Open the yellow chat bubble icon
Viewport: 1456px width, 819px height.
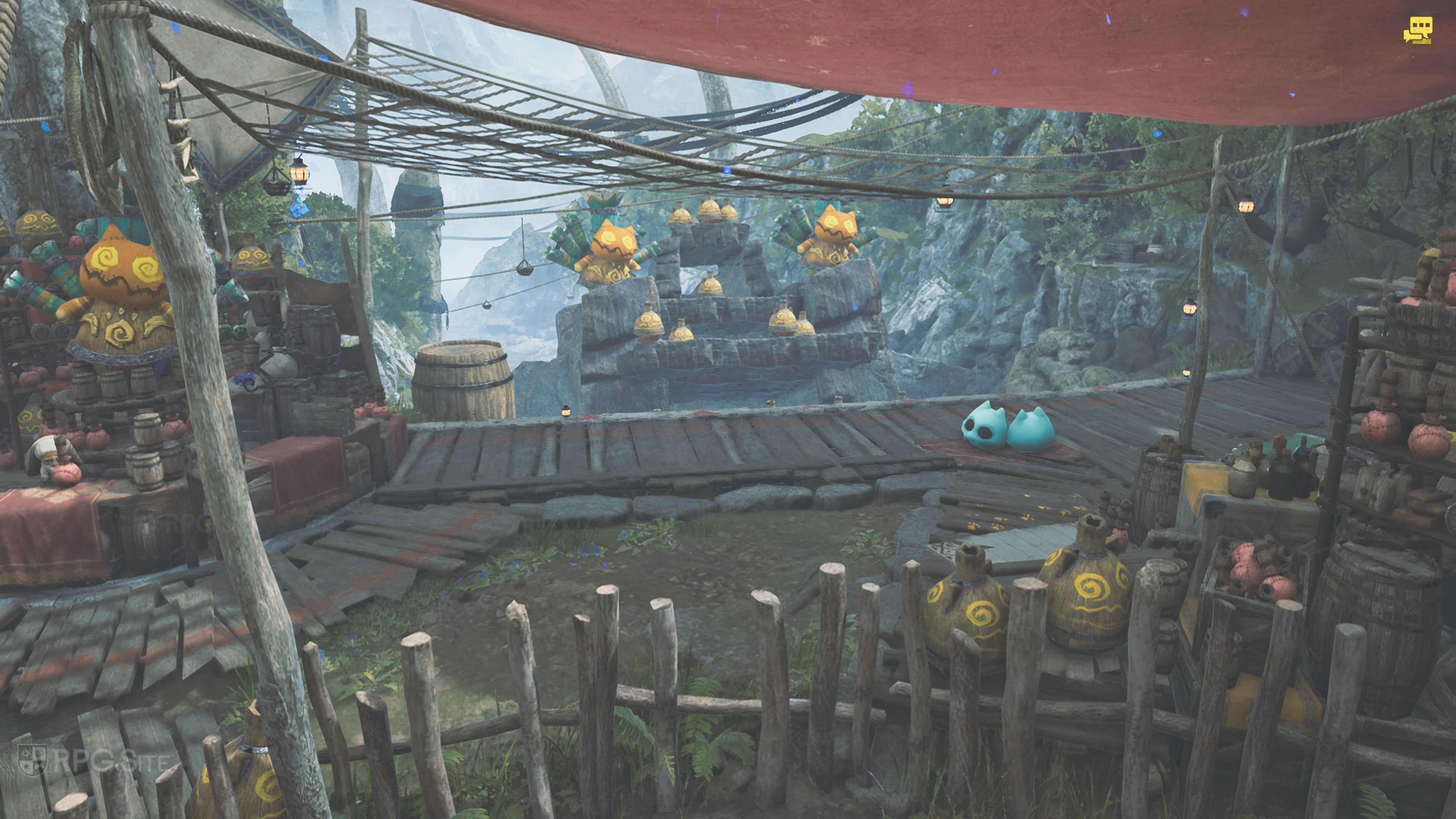pos(1418,30)
